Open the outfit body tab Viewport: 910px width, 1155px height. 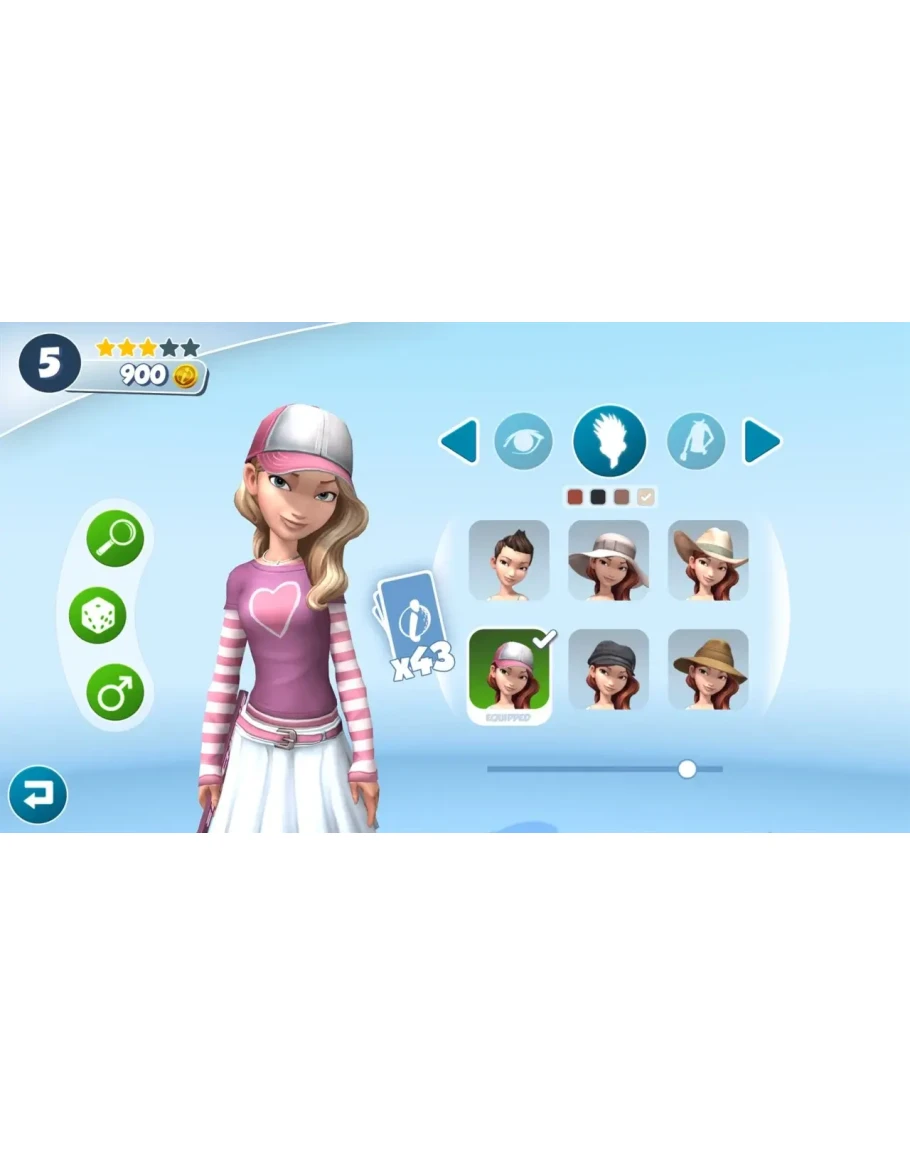[x=696, y=441]
